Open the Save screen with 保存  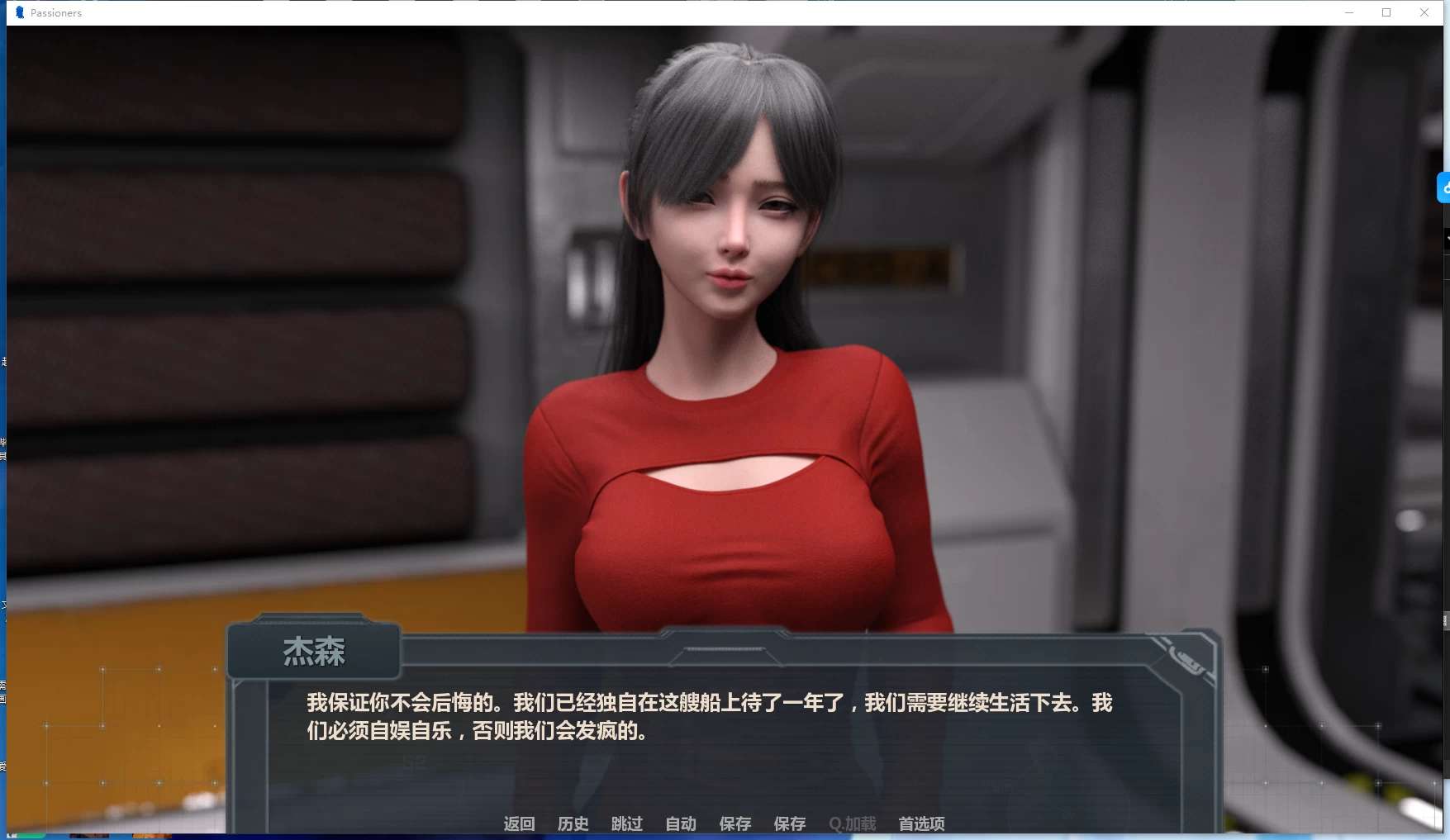click(x=735, y=823)
